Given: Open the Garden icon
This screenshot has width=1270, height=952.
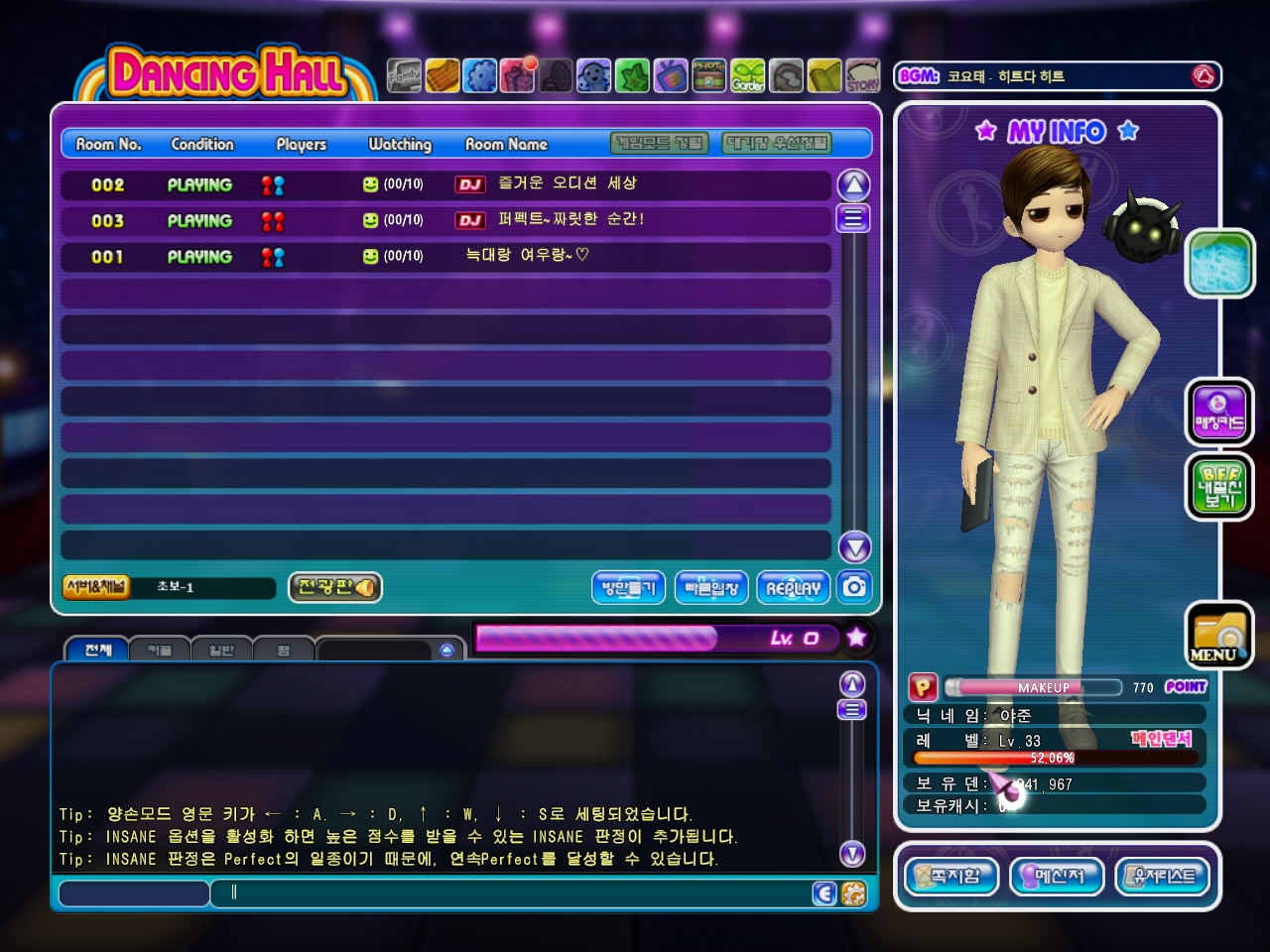Looking at the screenshot, I should 748,76.
